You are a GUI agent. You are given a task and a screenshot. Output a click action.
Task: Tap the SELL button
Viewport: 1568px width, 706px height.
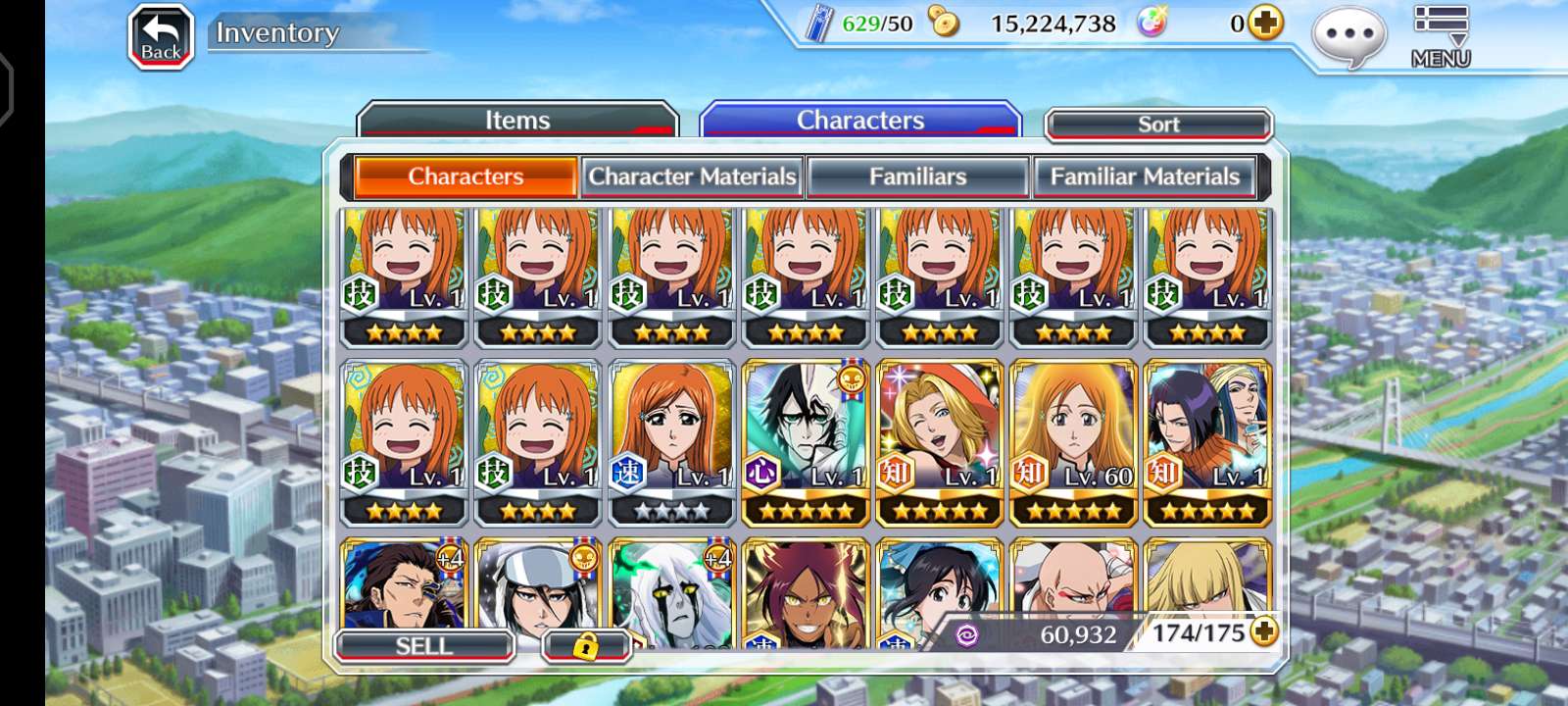click(424, 645)
